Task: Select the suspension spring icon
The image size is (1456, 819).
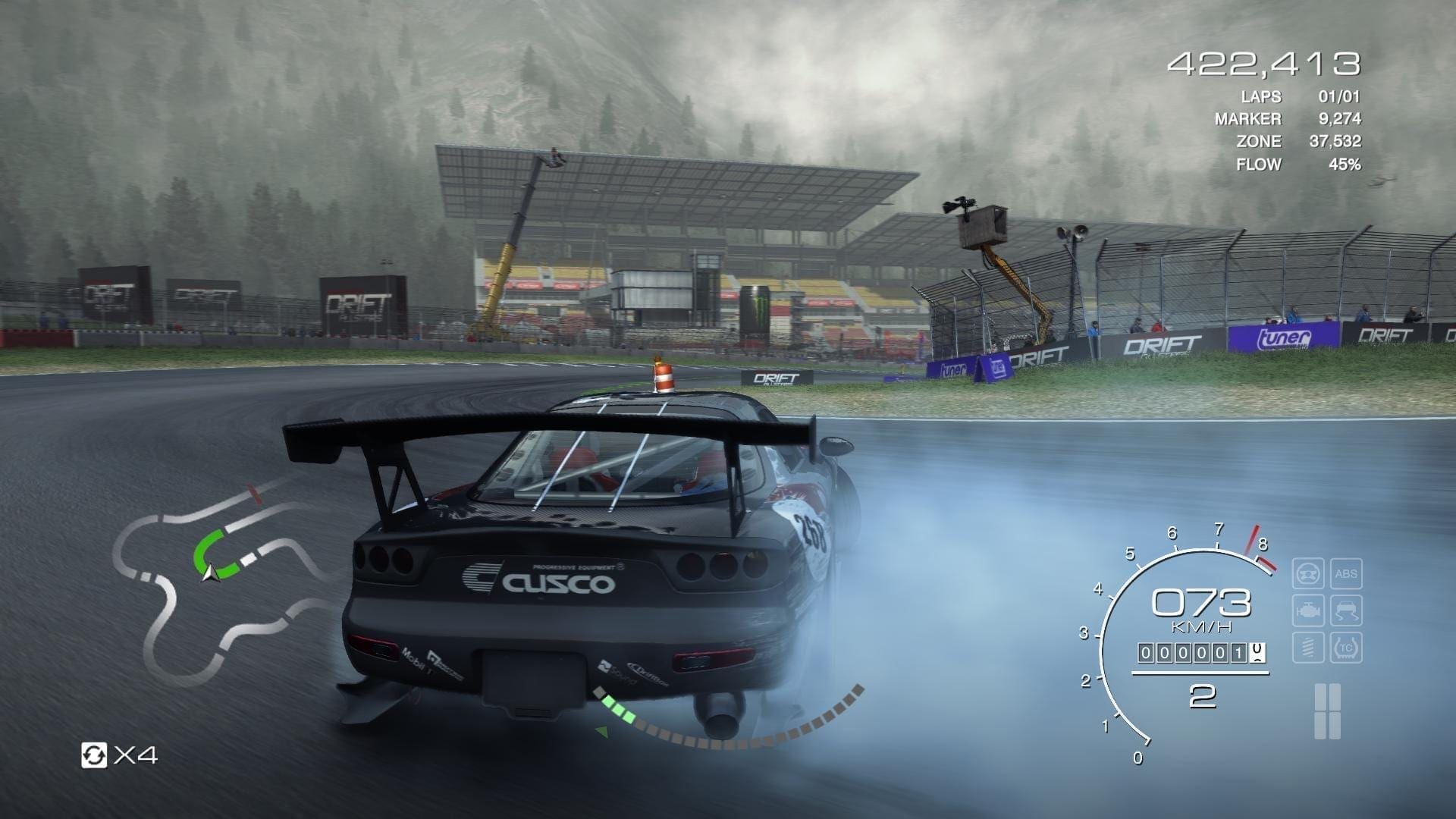Action: coord(1308,648)
